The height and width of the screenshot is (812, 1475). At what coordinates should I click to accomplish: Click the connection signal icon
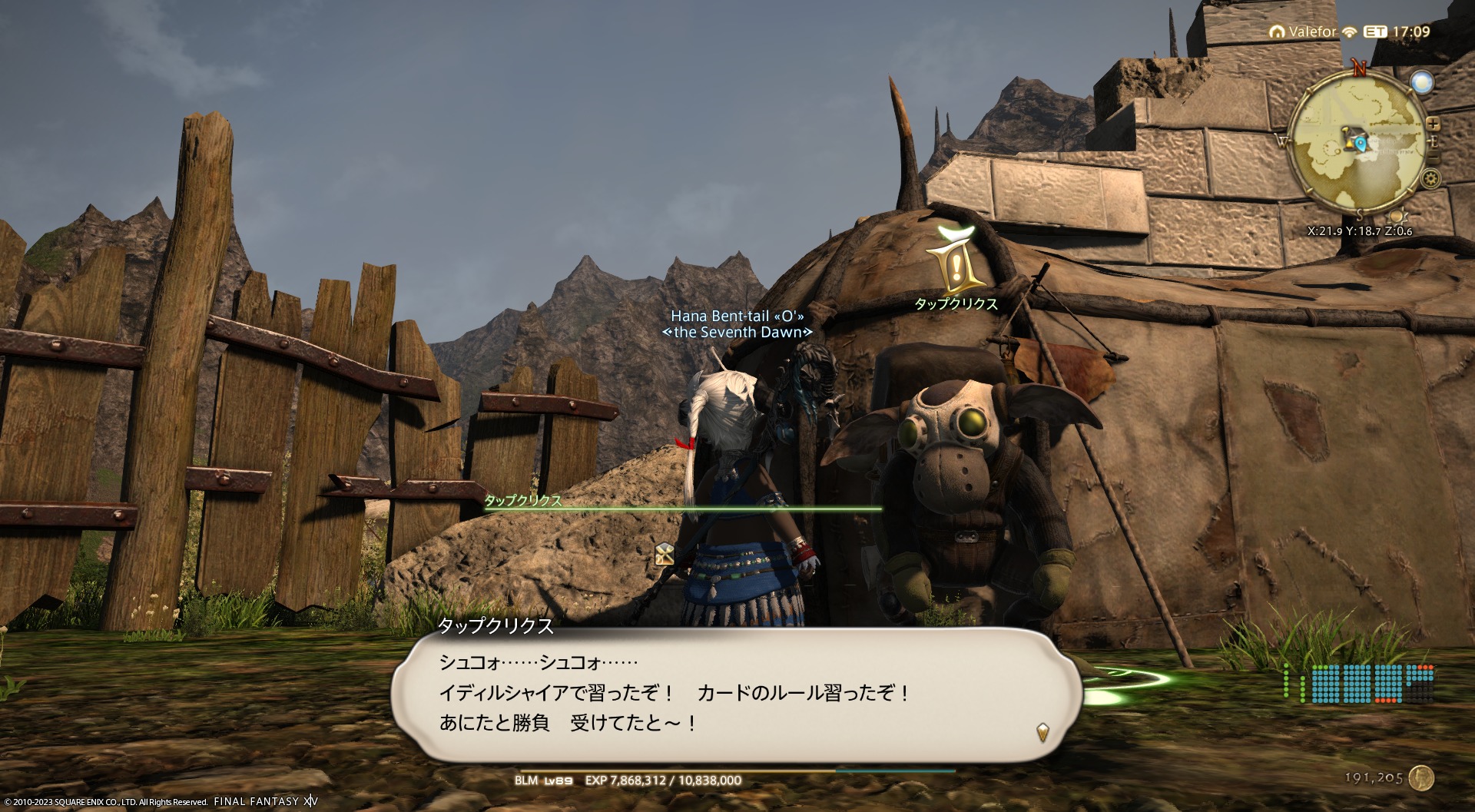pos(1349,32)
